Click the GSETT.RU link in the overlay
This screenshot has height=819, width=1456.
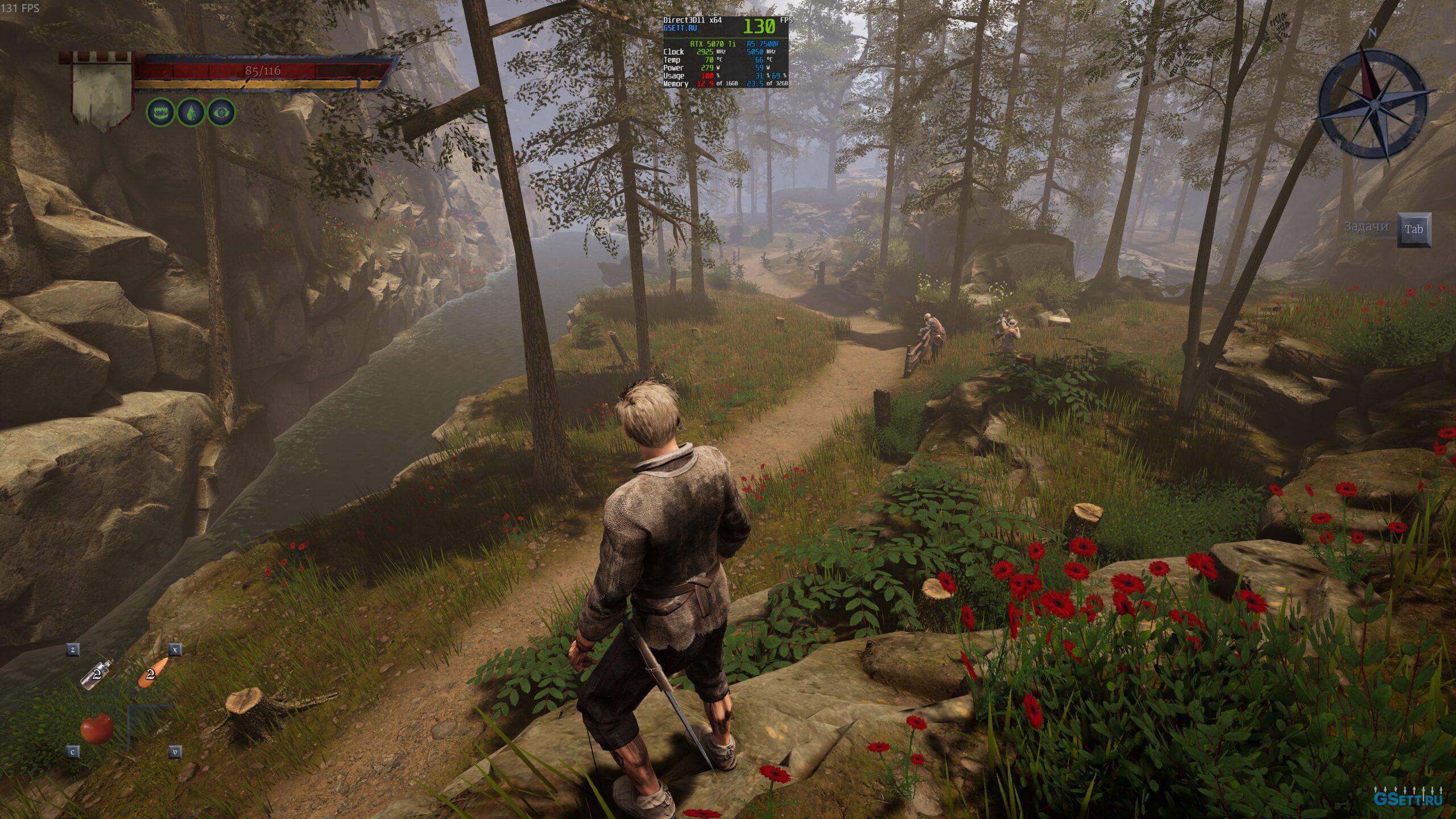[x=676, y=28]
